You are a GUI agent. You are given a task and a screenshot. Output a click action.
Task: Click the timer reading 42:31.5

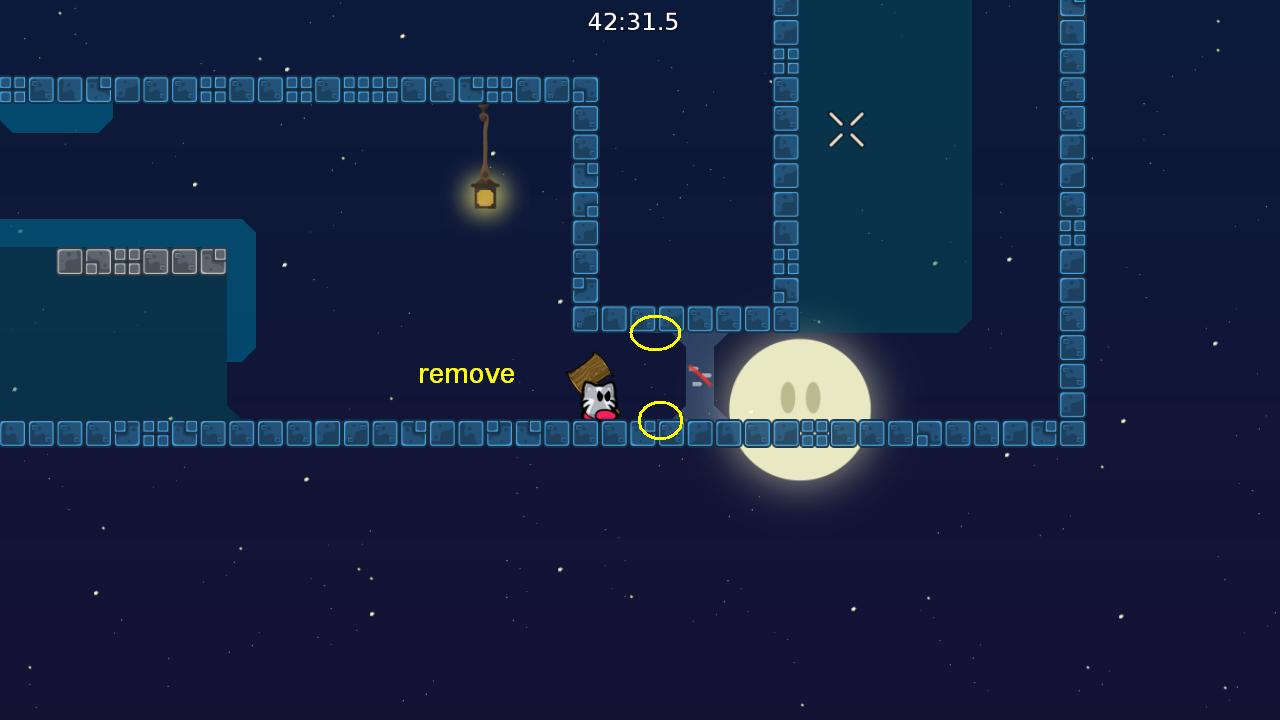(x=632, y=21)
